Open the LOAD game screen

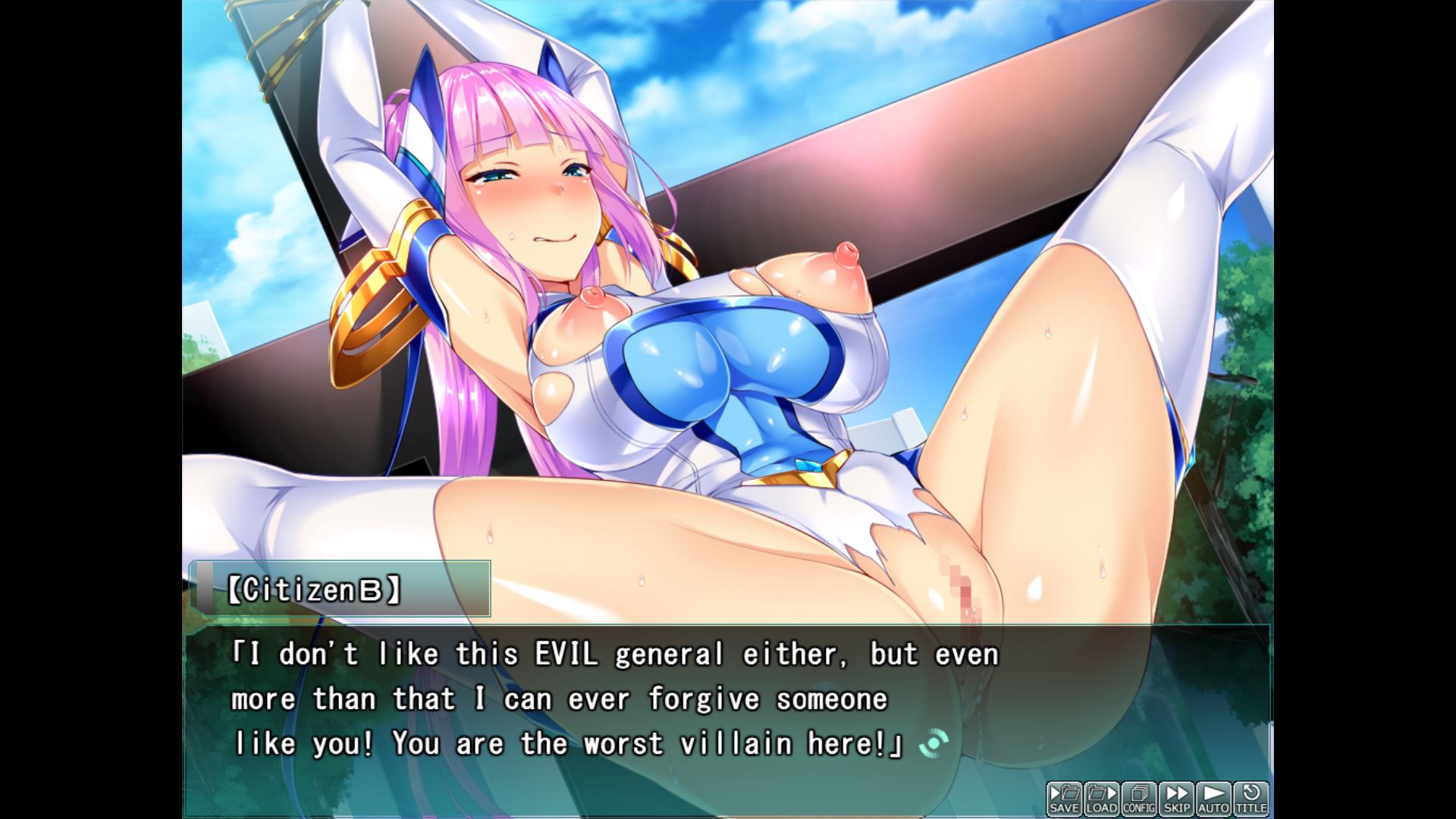coord(1101,799)
